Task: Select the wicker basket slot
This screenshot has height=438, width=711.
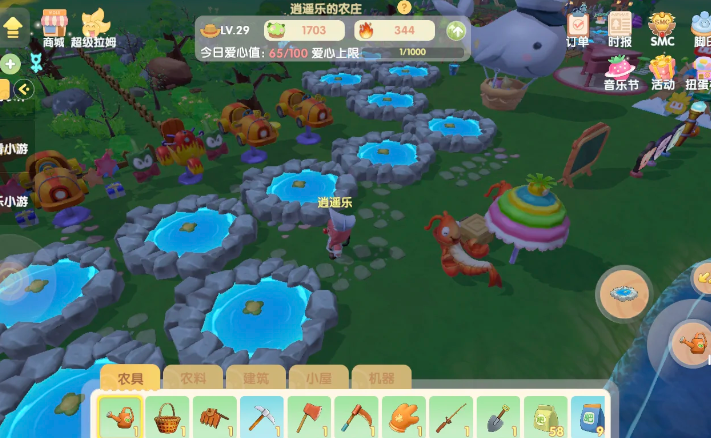Action: [x=167, y=416]
